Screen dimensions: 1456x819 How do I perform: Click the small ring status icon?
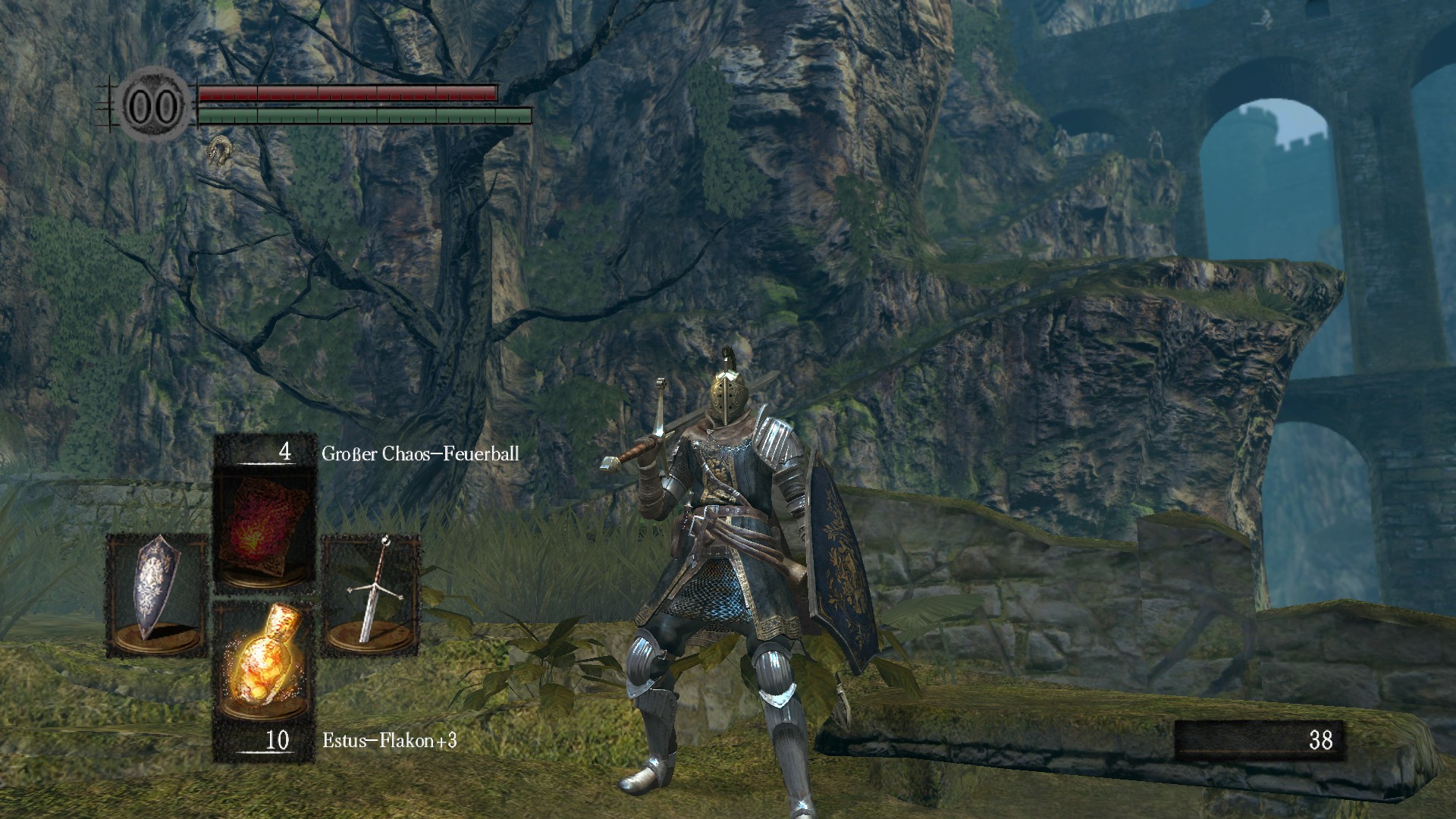219,150
